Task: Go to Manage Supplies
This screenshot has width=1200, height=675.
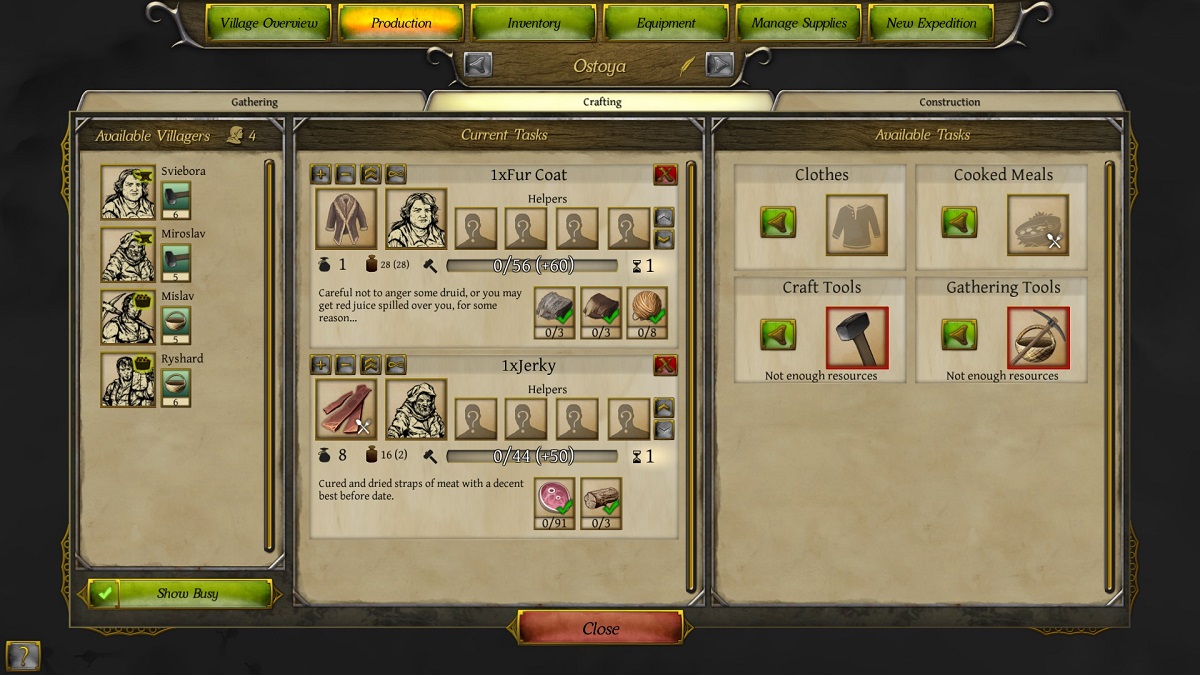Action: click(x=798, y=23)
